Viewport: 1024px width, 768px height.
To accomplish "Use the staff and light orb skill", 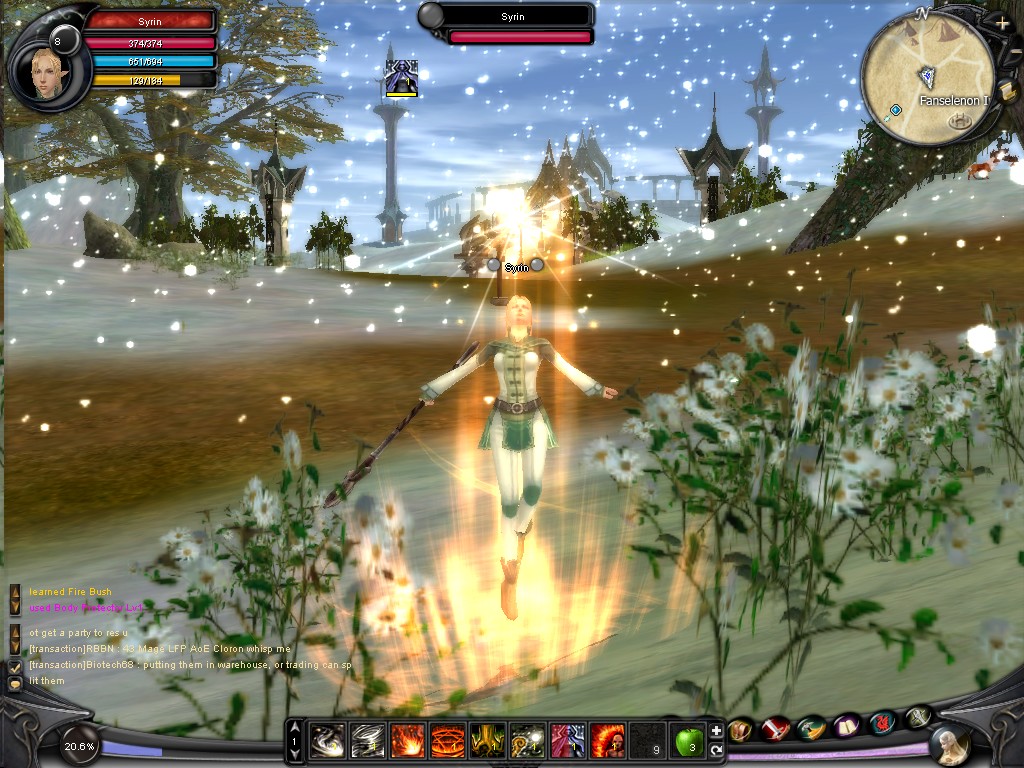I will (x=527, y=741).
